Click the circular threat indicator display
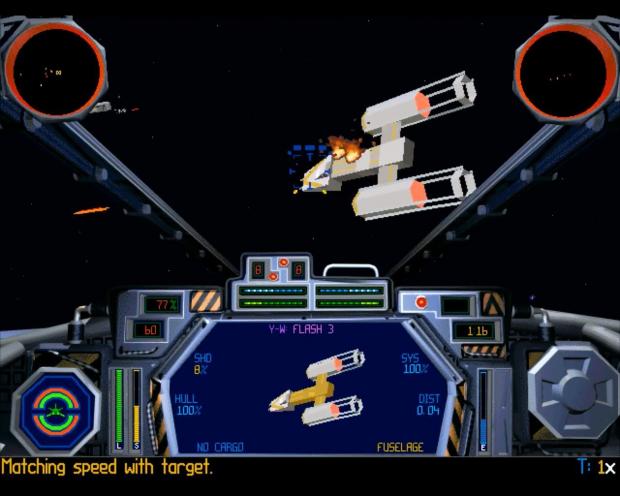 tap(55, 412)
